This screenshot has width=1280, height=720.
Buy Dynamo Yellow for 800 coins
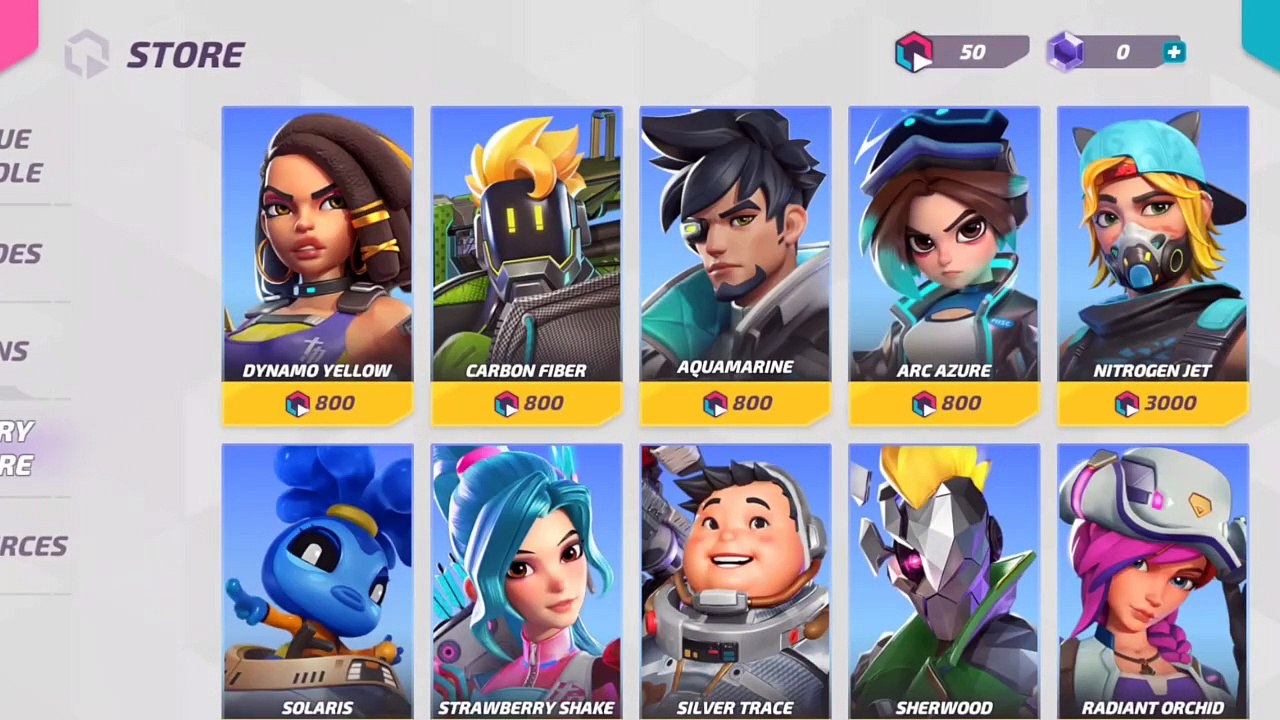click(317, 403)
